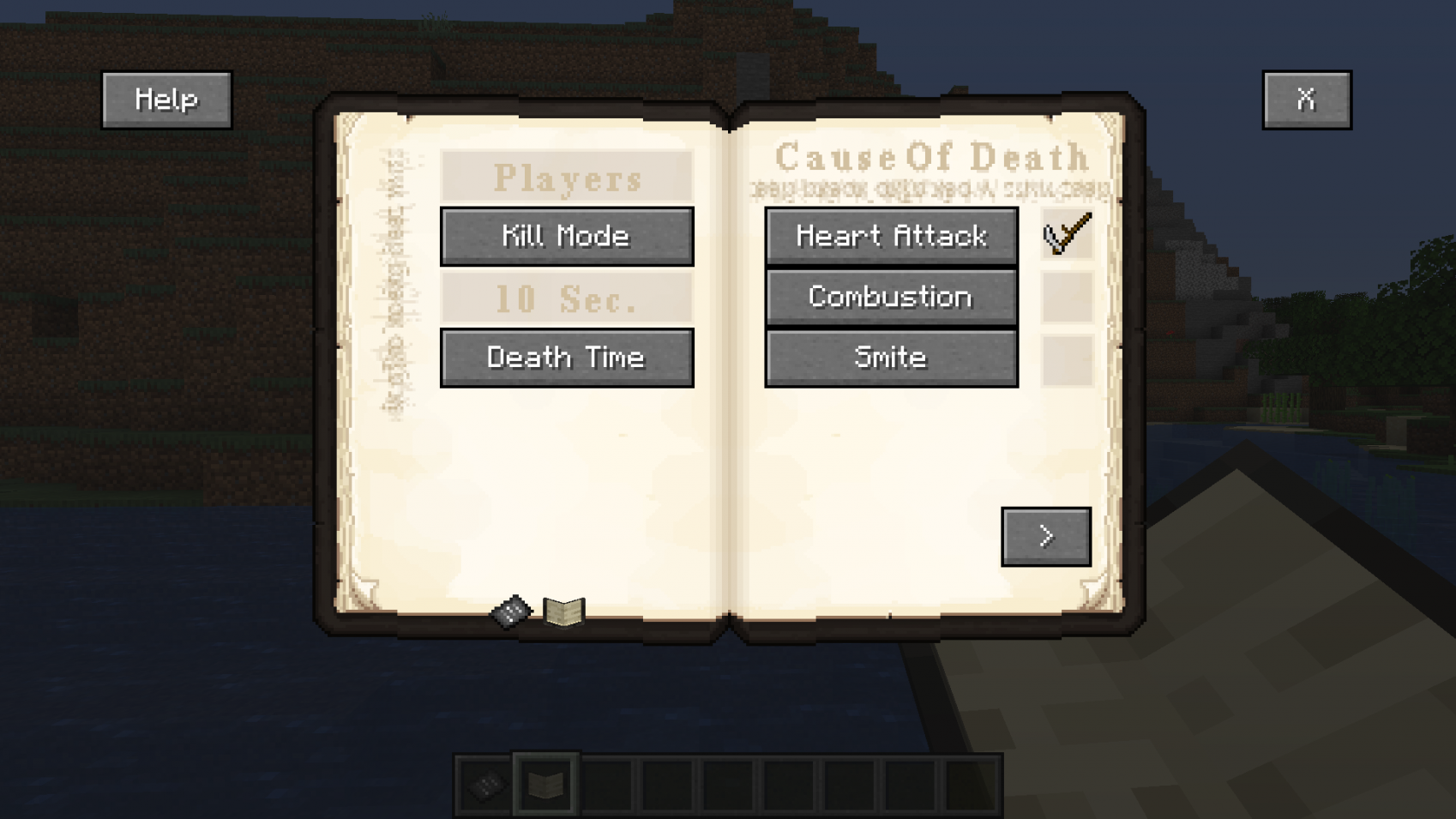Viewport: 1456px width, 819px height.
Task: Click the Players page header
Action: click(x=566, y=178)
